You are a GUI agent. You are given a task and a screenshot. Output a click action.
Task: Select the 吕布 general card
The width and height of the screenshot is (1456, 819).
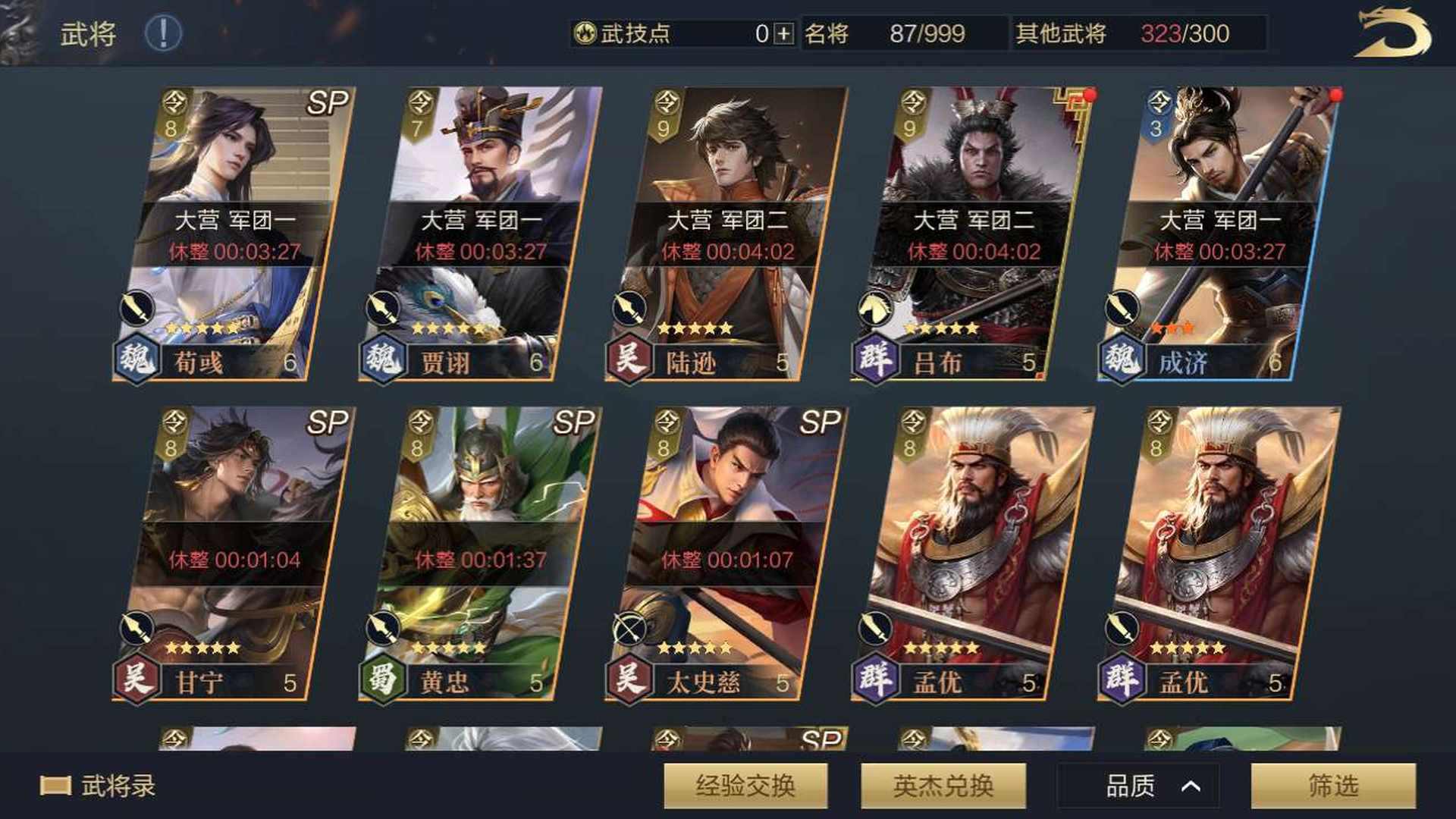tap(974, 235)
